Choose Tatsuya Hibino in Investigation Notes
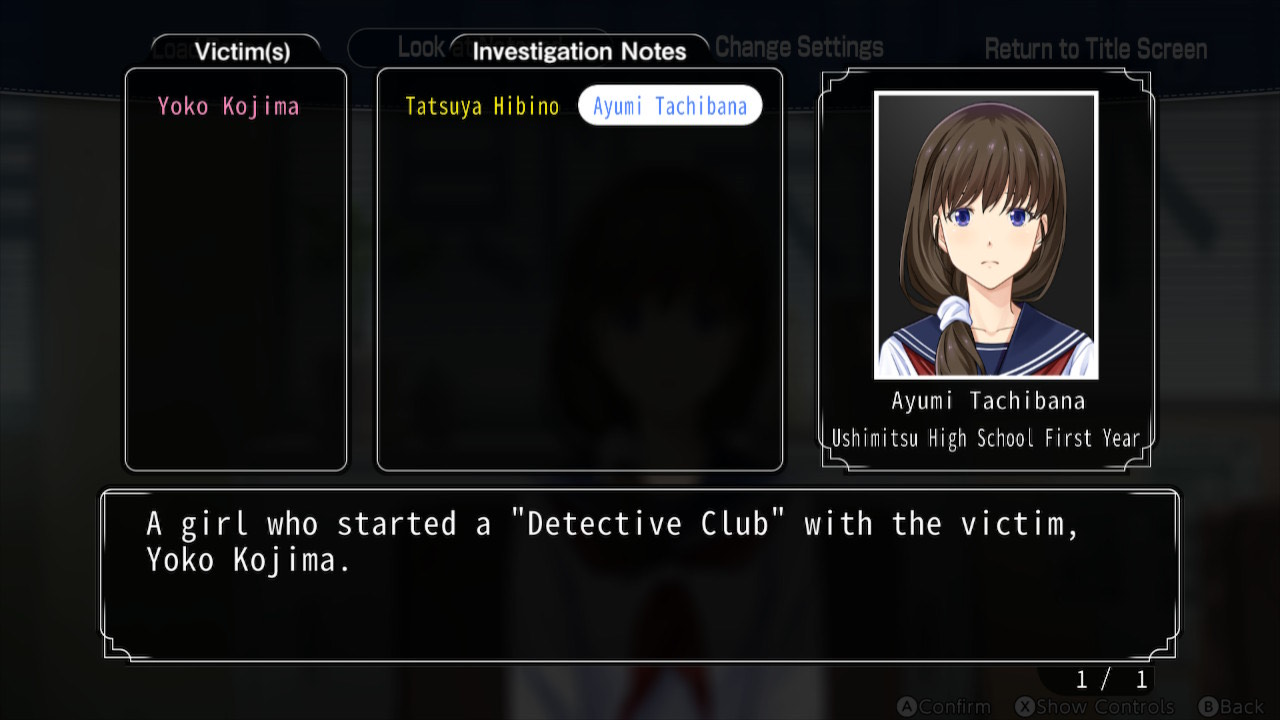 (x=482, y=107)
